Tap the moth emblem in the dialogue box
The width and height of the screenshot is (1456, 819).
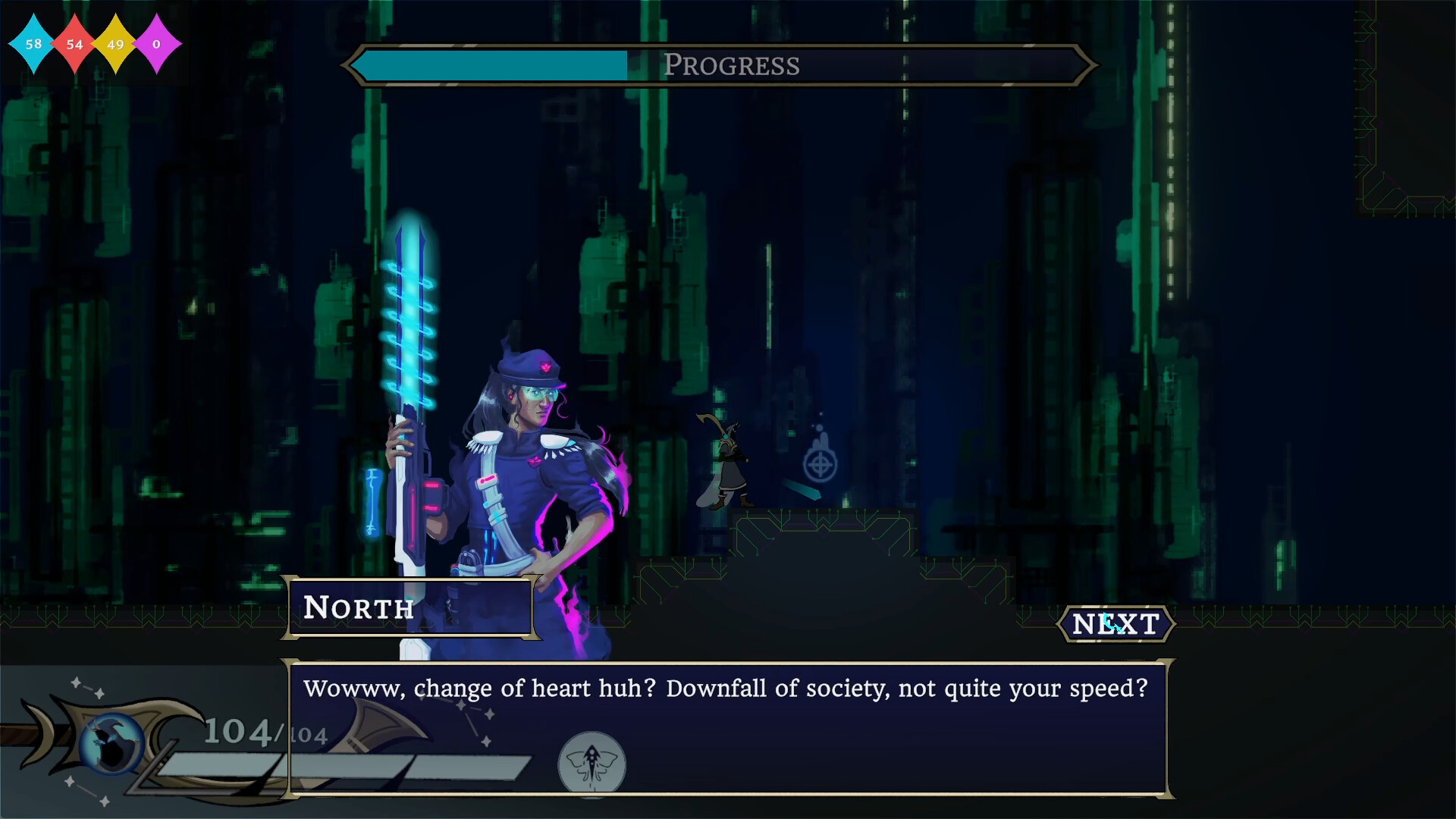[x=592, y=765]
